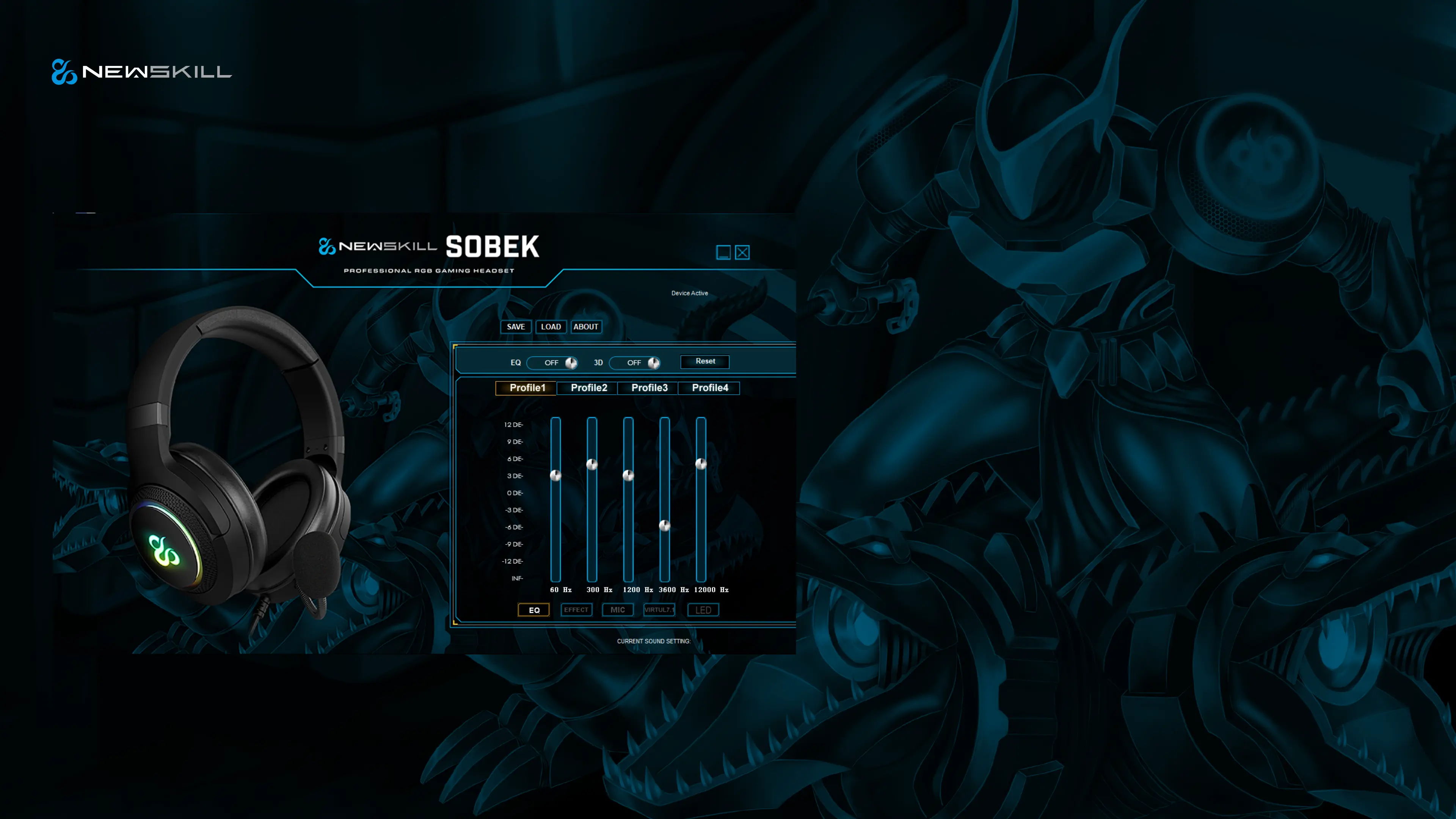Image resolution: width=1456 pixels, height=819 pixels.
Task: Switch to the MIC section
Action: [618, 610]
